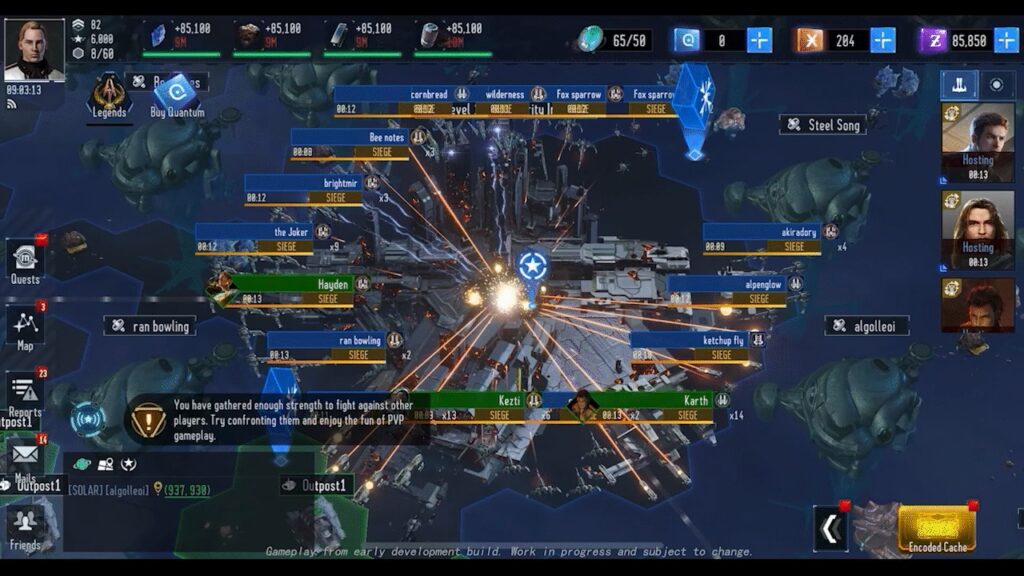This screenshot has width=1024, height=576.
Task: Open the commander profile portrait
Action: pyautogui.click(x=34, y=49)
